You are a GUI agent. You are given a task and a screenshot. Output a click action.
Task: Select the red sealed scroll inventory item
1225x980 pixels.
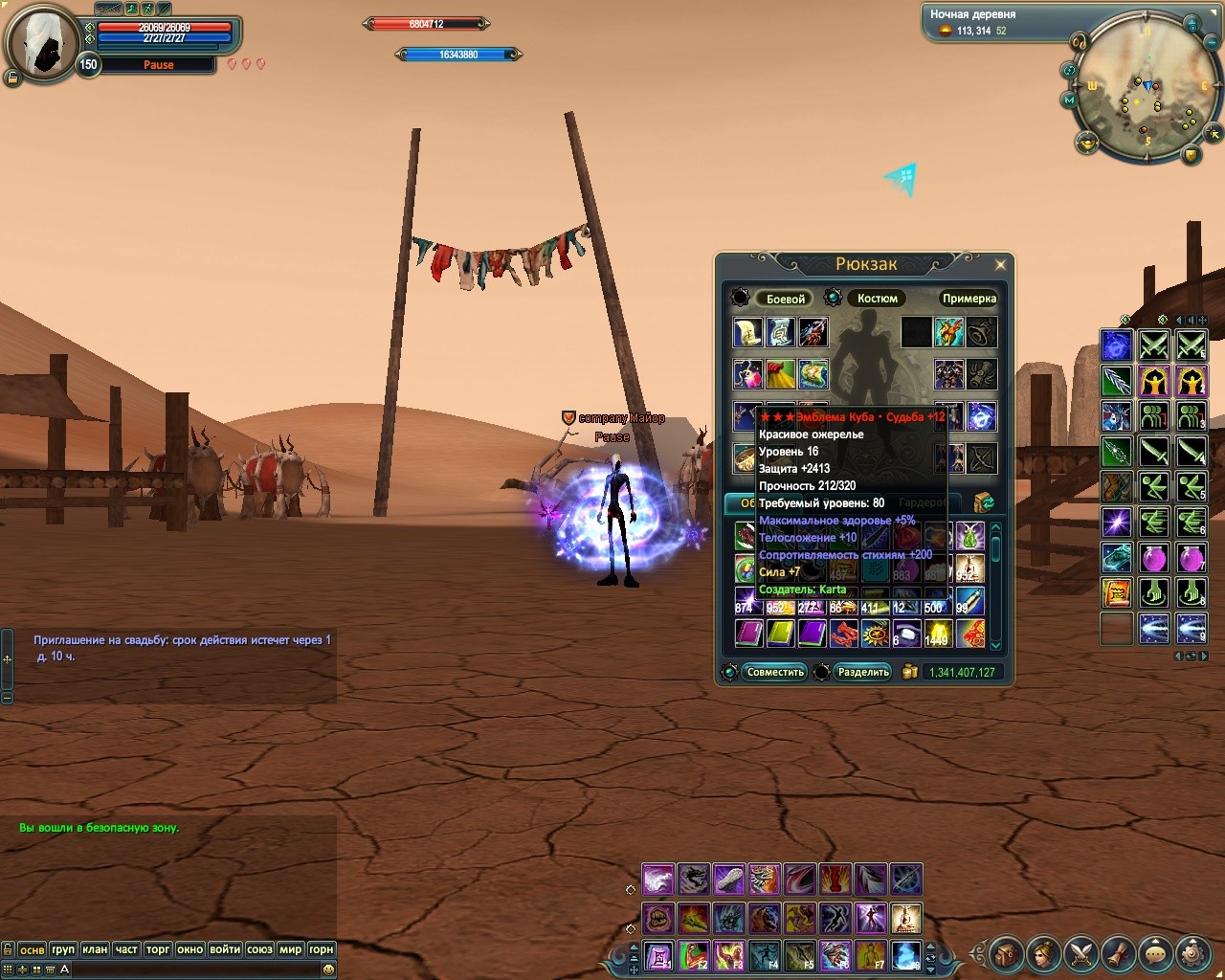969,633
